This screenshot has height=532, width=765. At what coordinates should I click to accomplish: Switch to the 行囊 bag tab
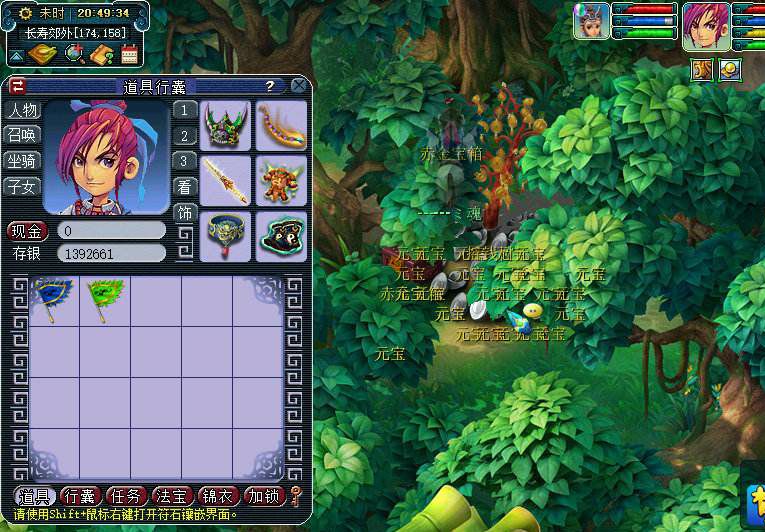(x=79, y=496)
